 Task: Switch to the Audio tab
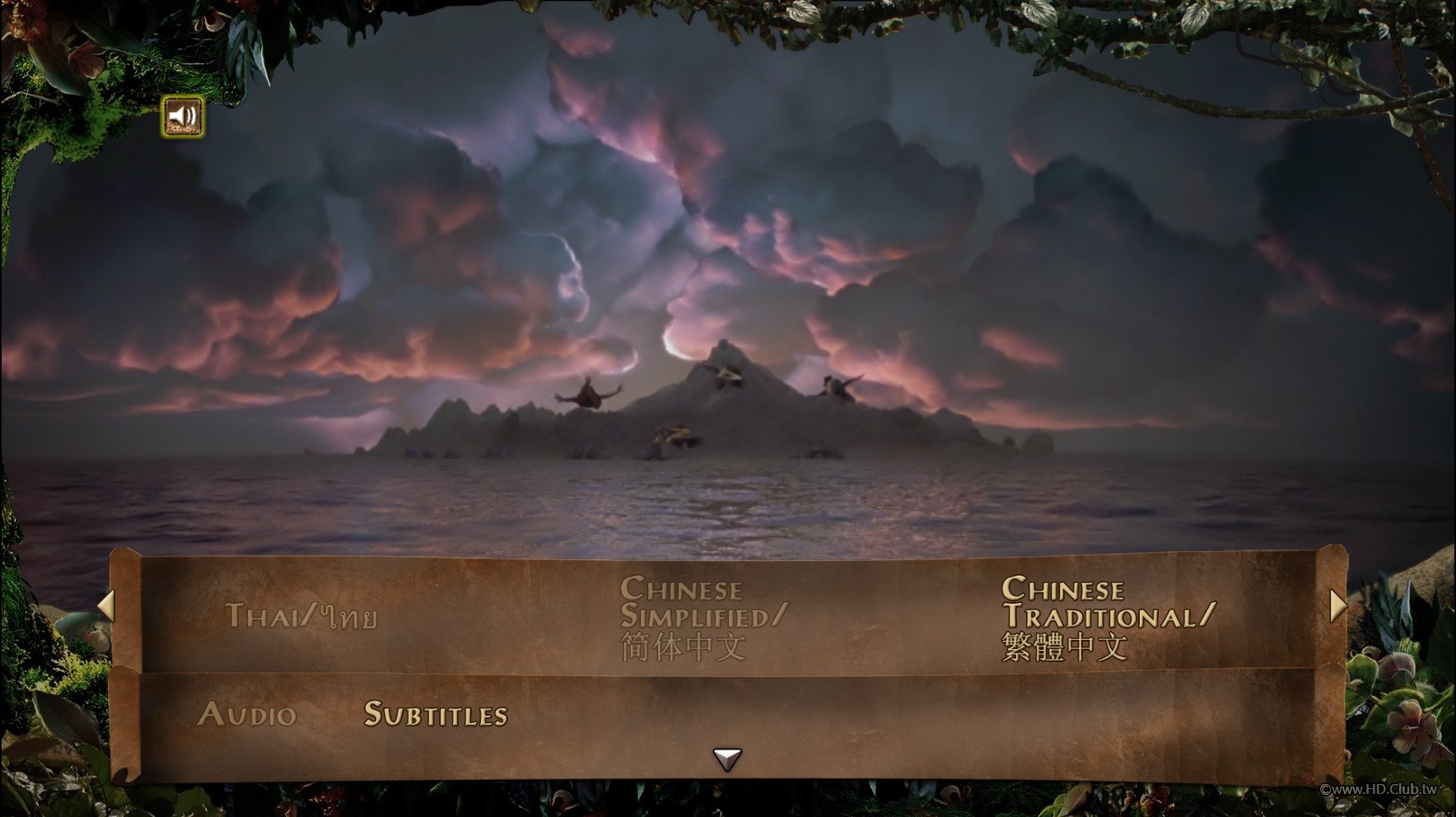[x=247, y=714]
